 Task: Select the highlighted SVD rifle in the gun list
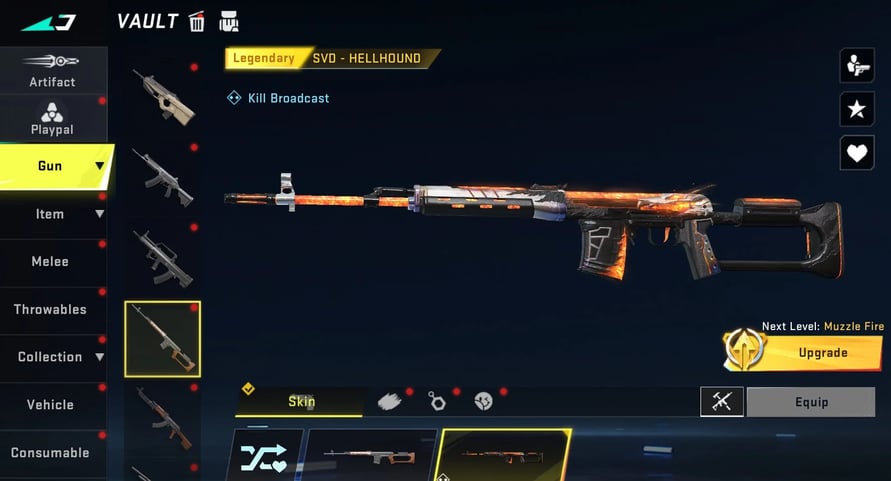pyautogui.click(x=162, y=339)
